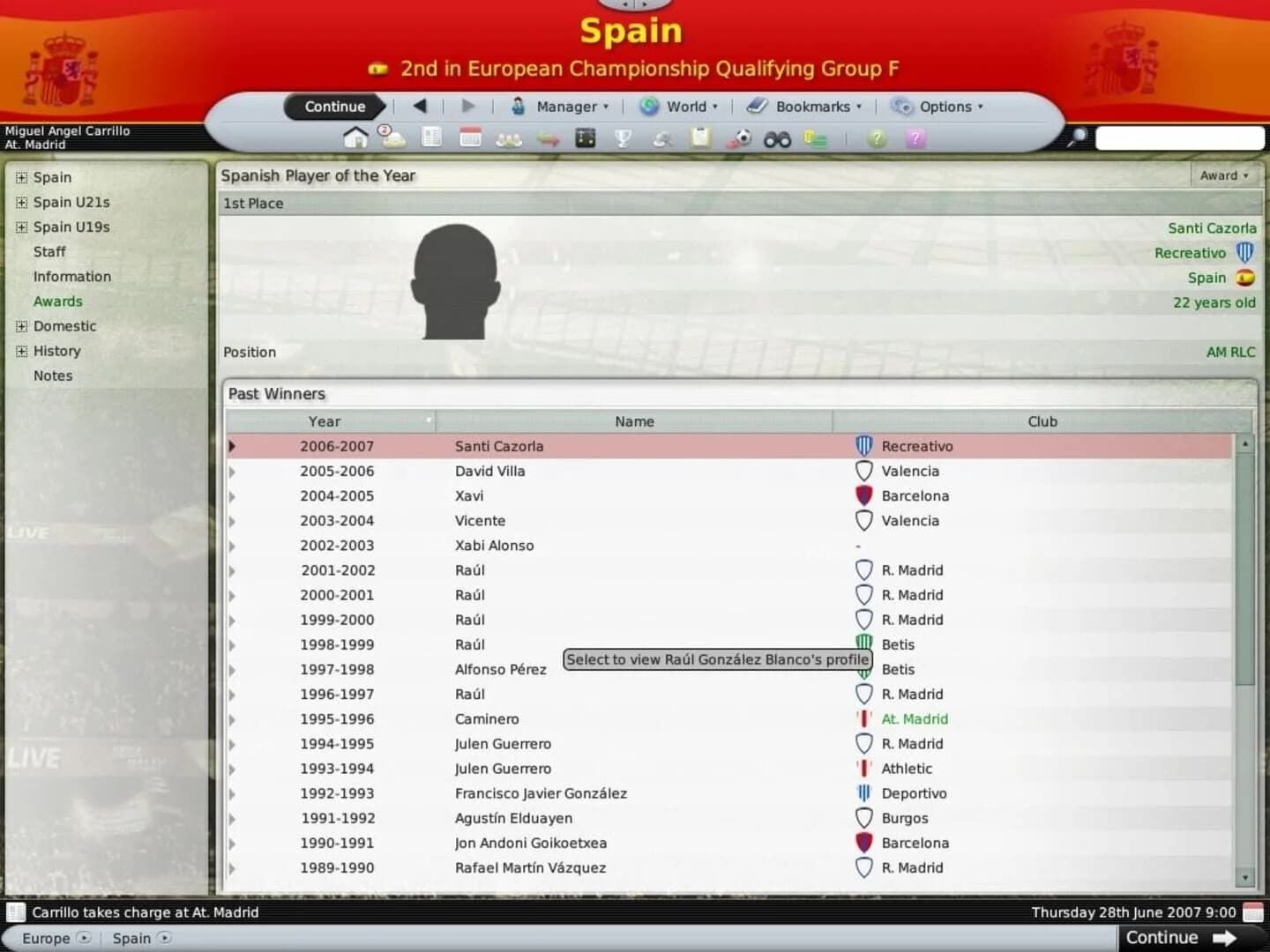Open the Inbox icon showing 2 messages
Screen dimensions: 1270x952
(x=392, y=138)
